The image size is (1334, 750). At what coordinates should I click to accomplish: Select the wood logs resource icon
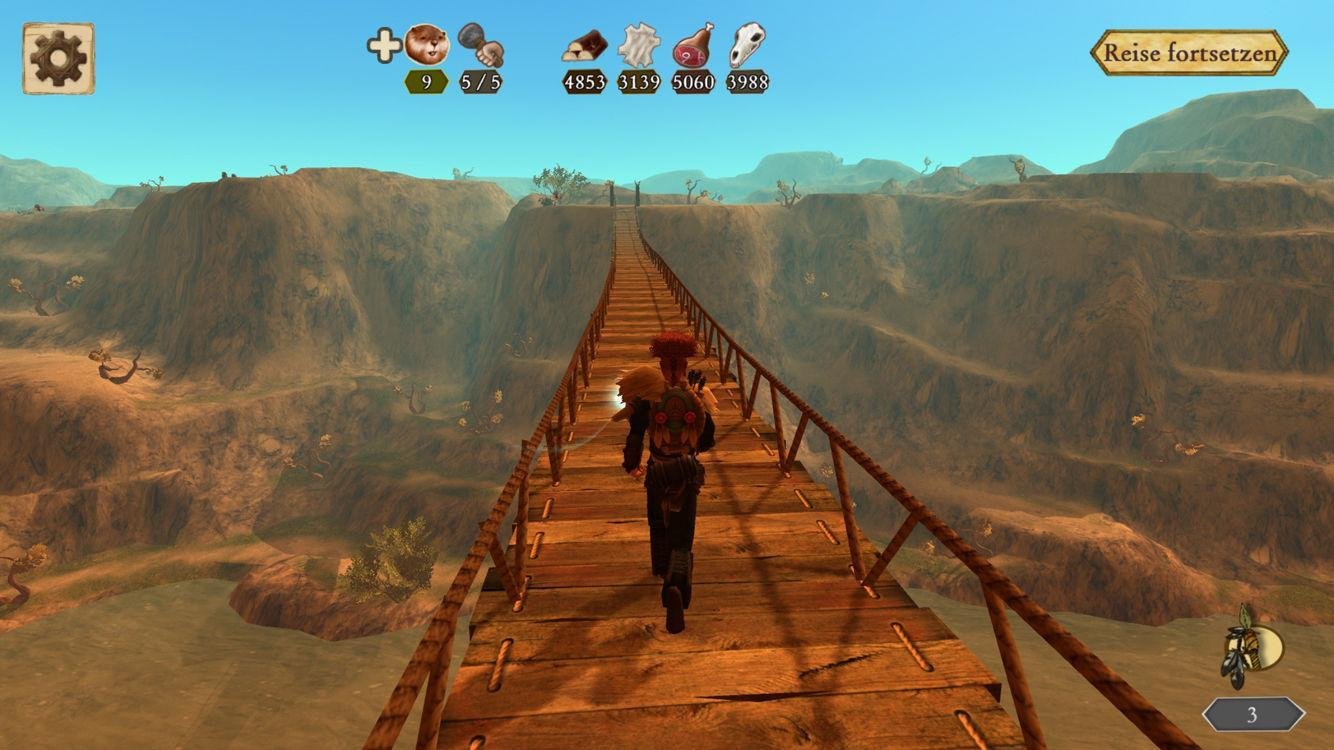coord(585,46)
